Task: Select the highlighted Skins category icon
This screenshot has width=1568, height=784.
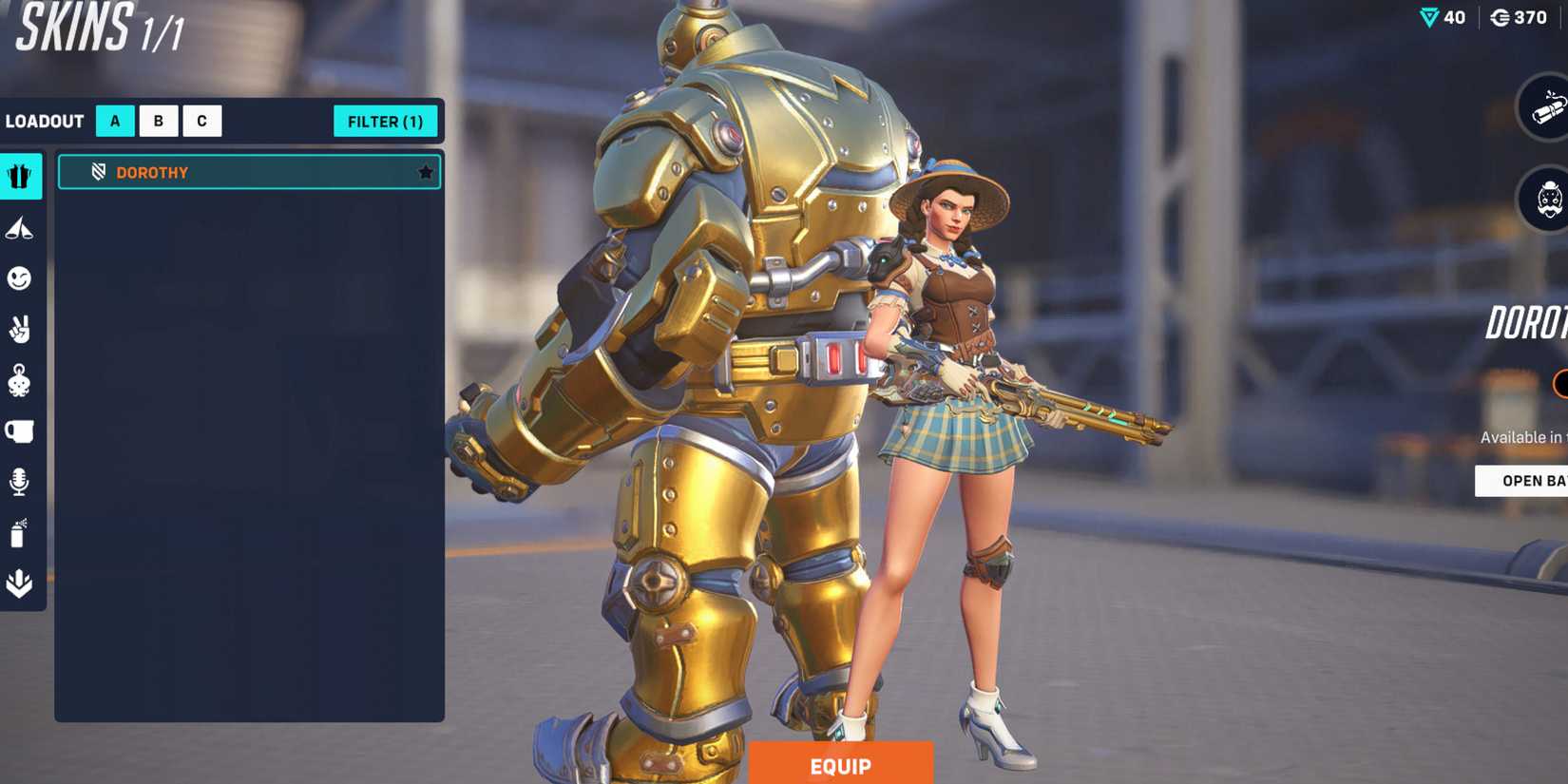Action: coord(21,176)
